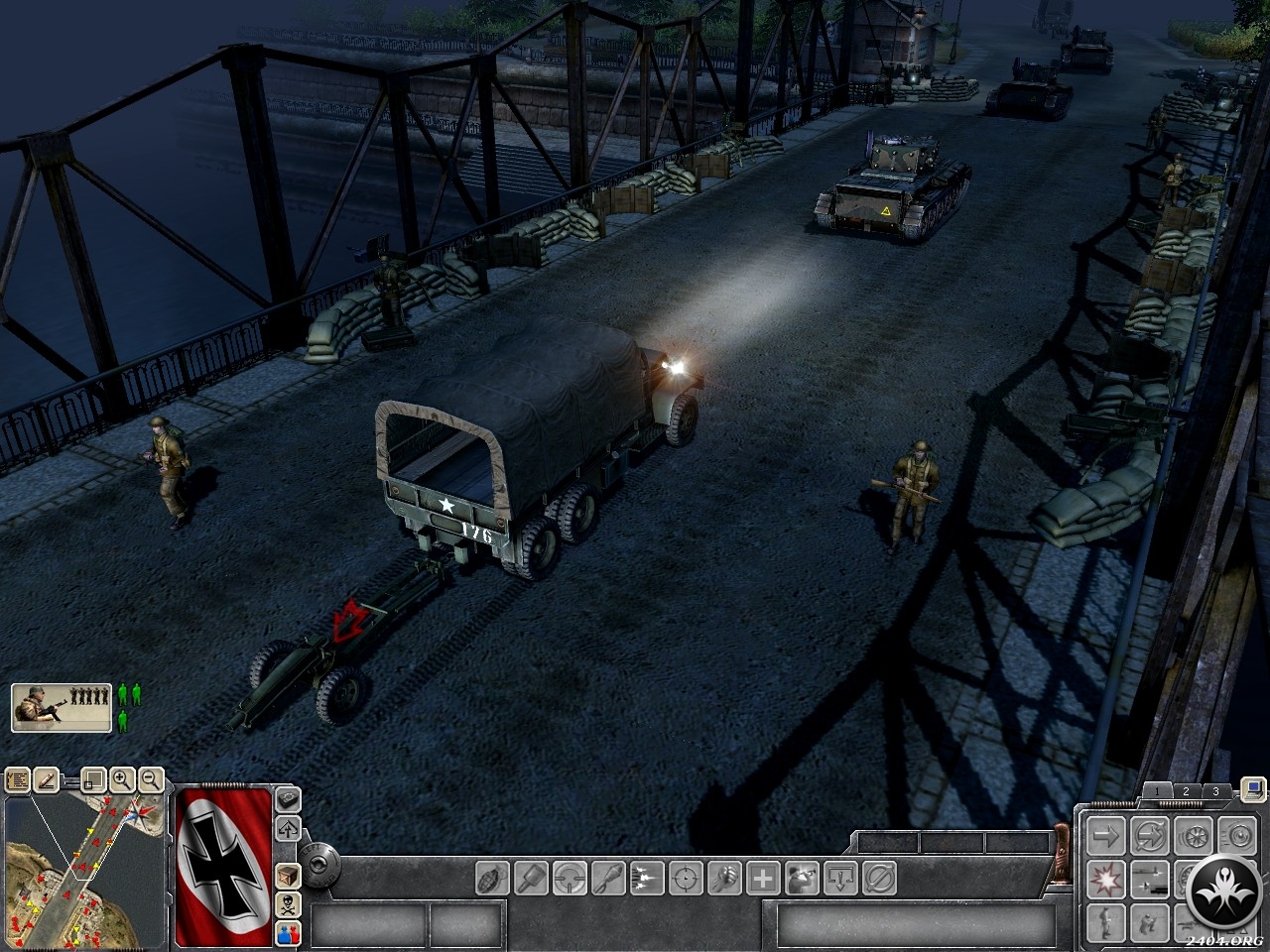The image size is (1270, 952).
Task: Activate the pencil drawing tool above minimap
Action: tap(47, 780)
